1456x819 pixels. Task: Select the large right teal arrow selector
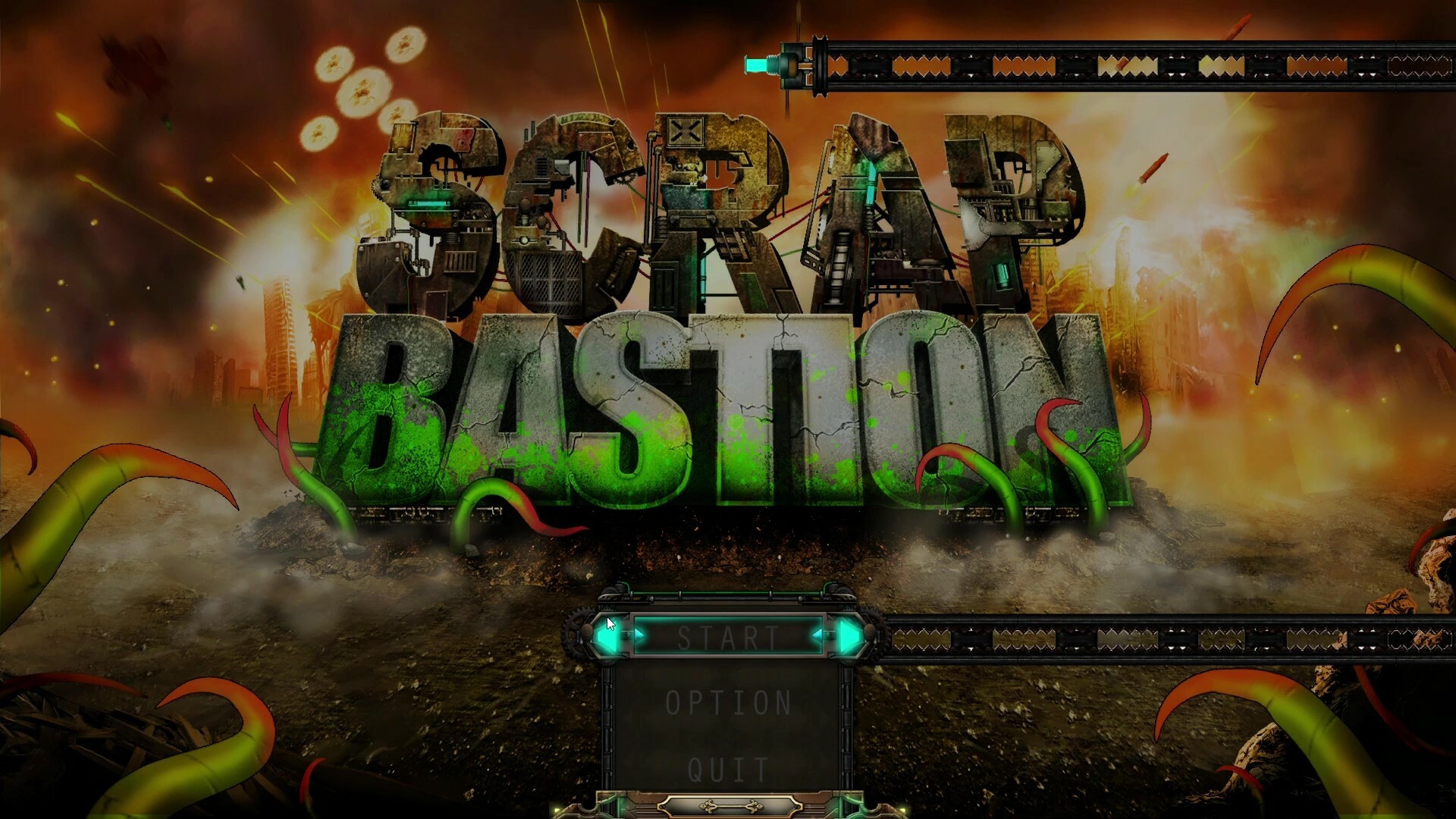click(849, 635)
